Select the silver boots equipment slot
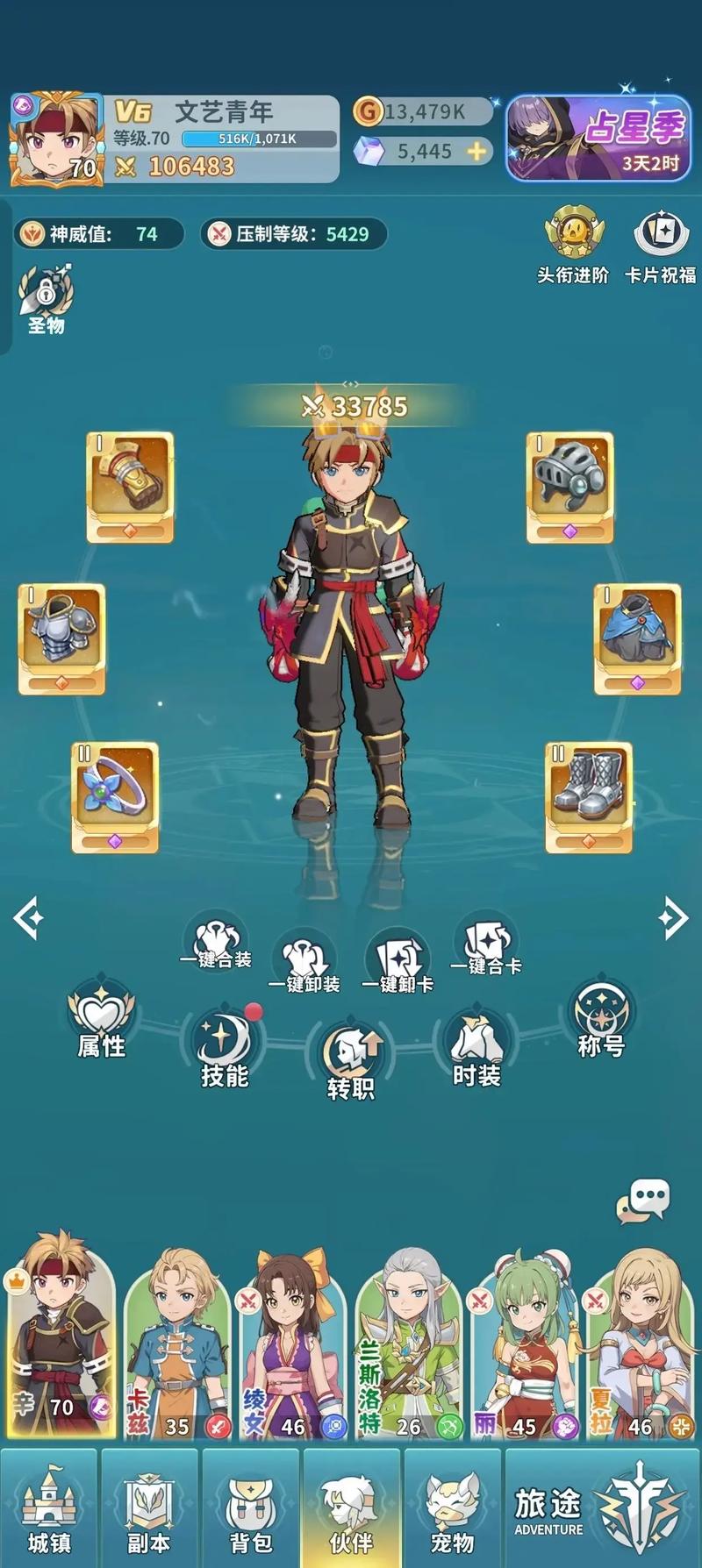This screenshot has height=1568, width=702. pos(588,797)
